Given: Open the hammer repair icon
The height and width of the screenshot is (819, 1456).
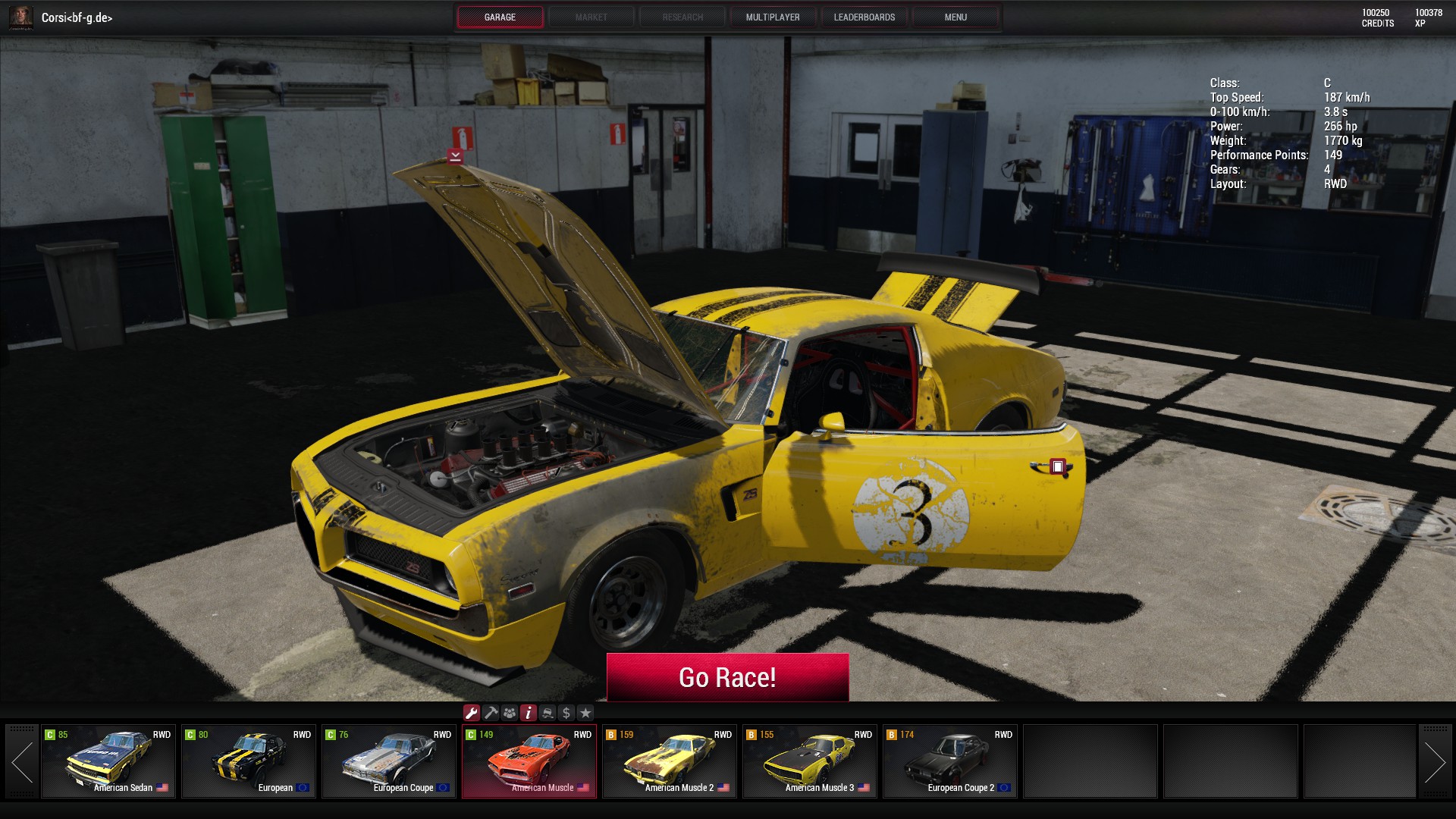Looking at the screenshot, I should (x=491, y=713).
